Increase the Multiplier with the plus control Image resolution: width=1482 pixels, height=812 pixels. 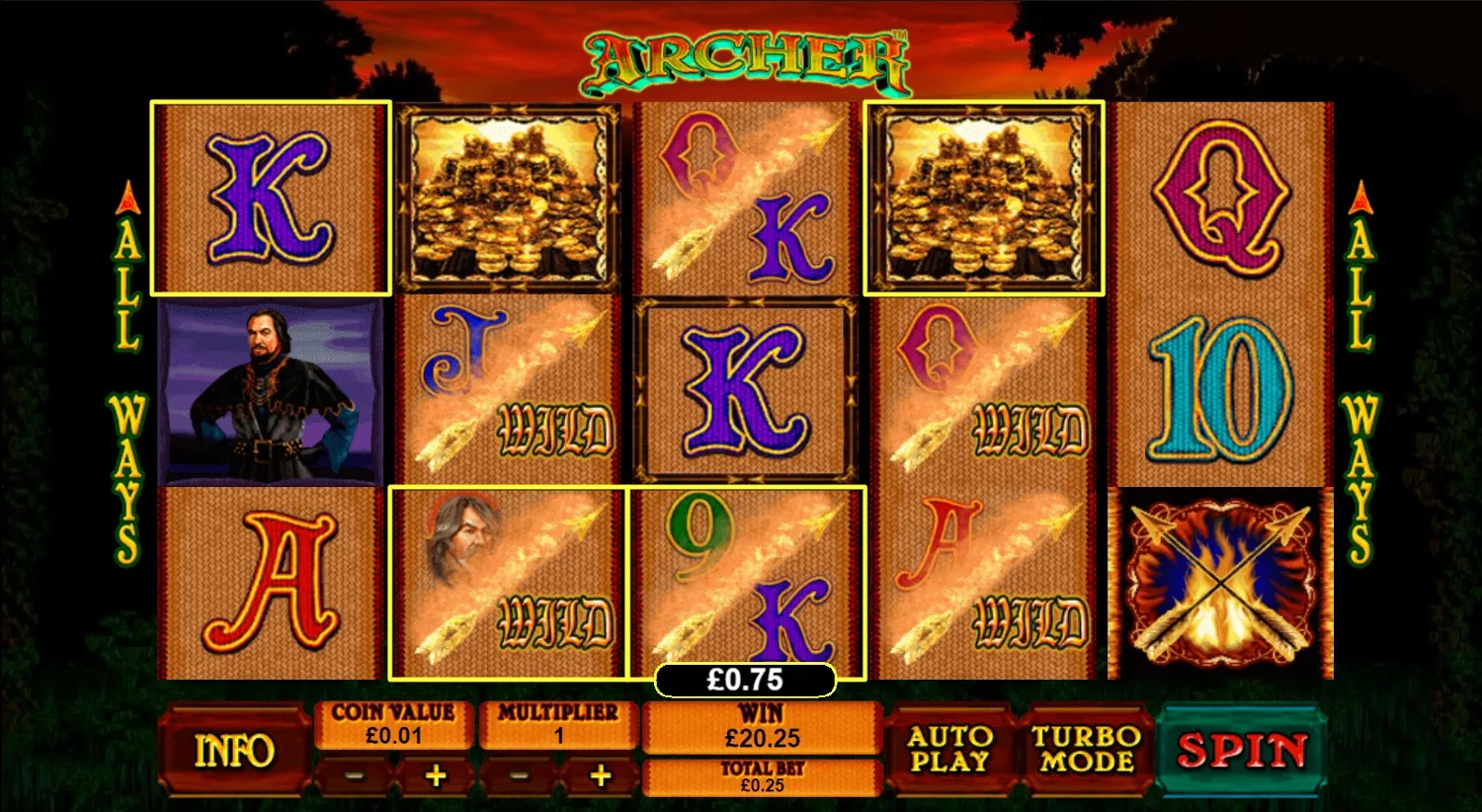[x=600, y=775]
